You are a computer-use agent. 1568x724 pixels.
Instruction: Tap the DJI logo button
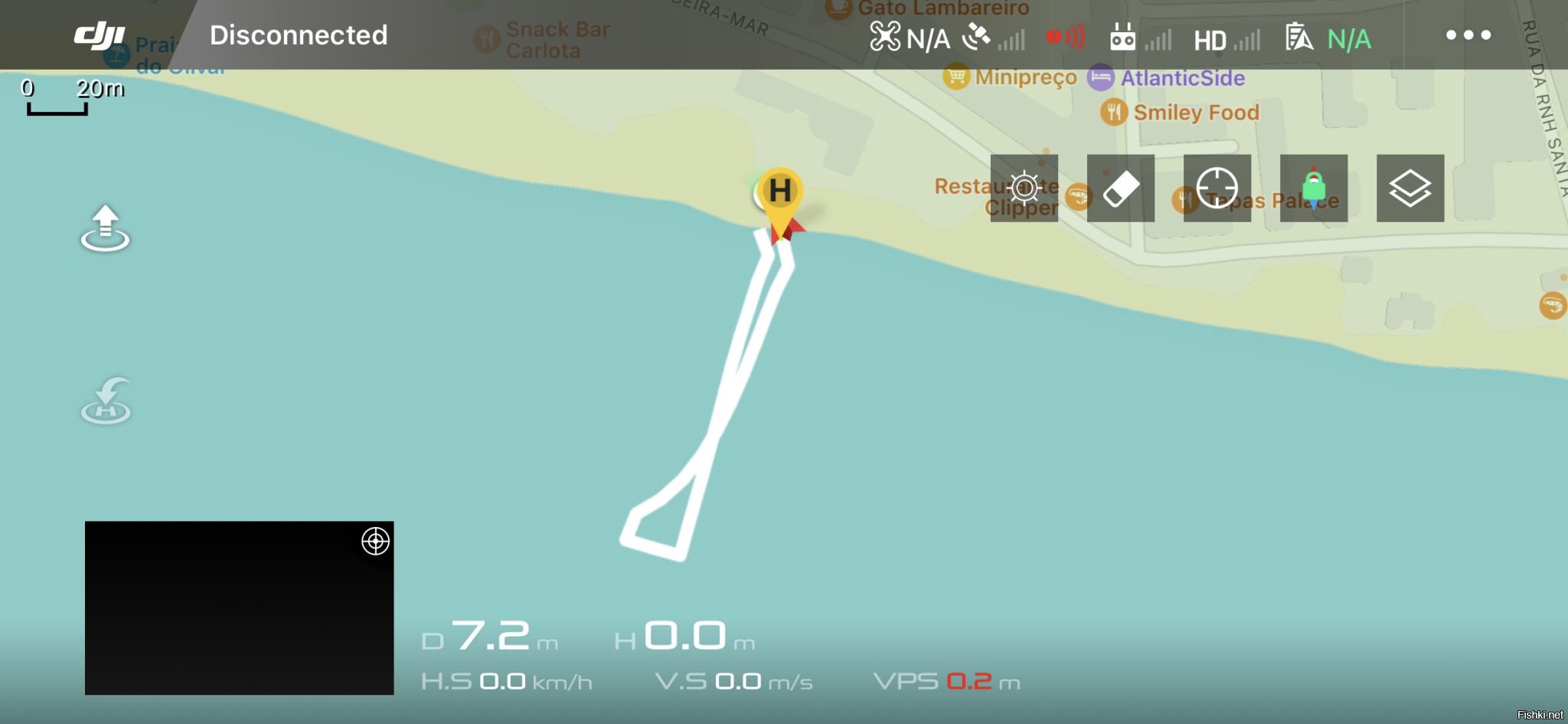pyautogui.click(x=100, y=35)
